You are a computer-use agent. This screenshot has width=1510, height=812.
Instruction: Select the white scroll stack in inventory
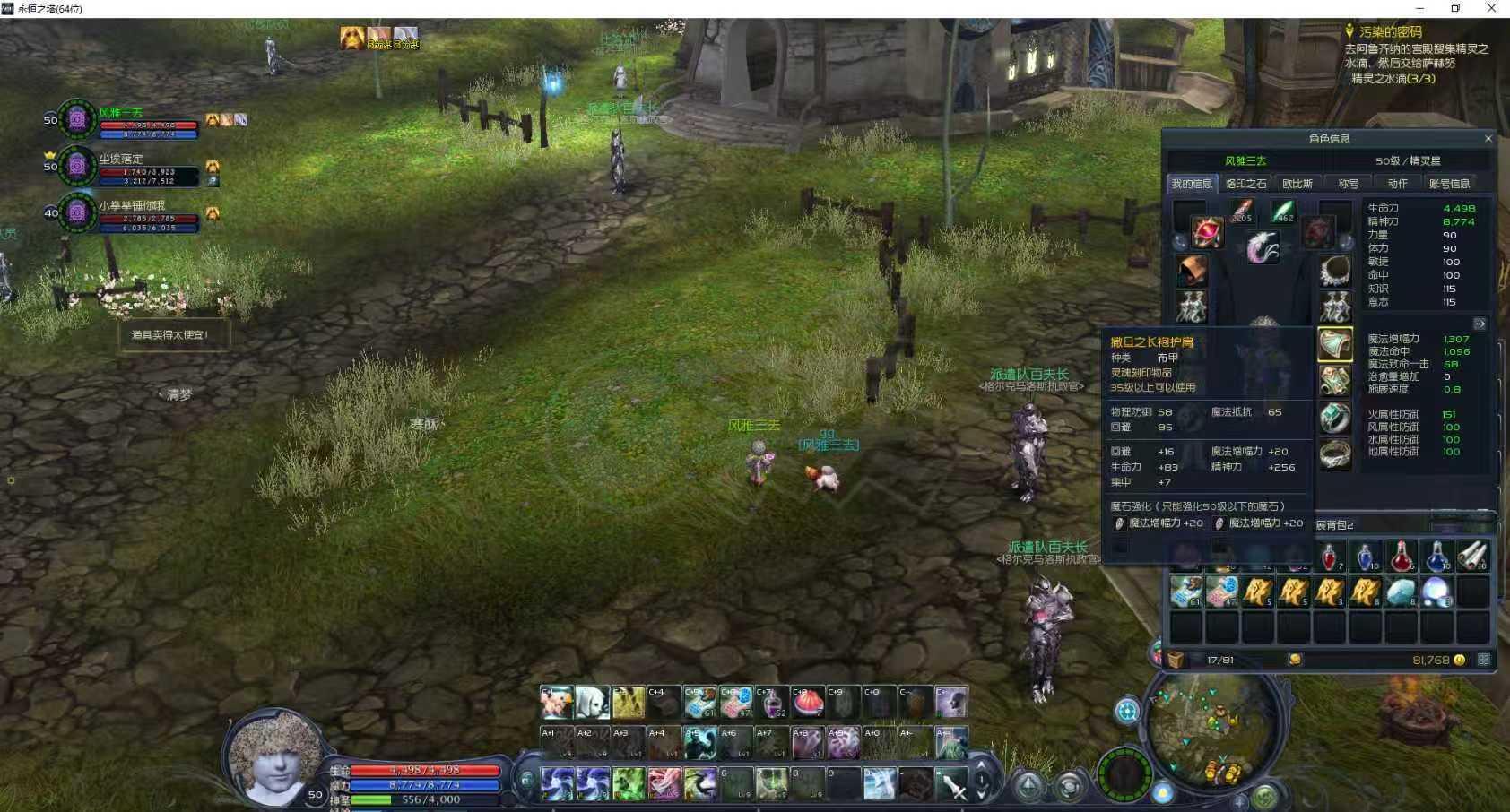[x=1472, y=556]
